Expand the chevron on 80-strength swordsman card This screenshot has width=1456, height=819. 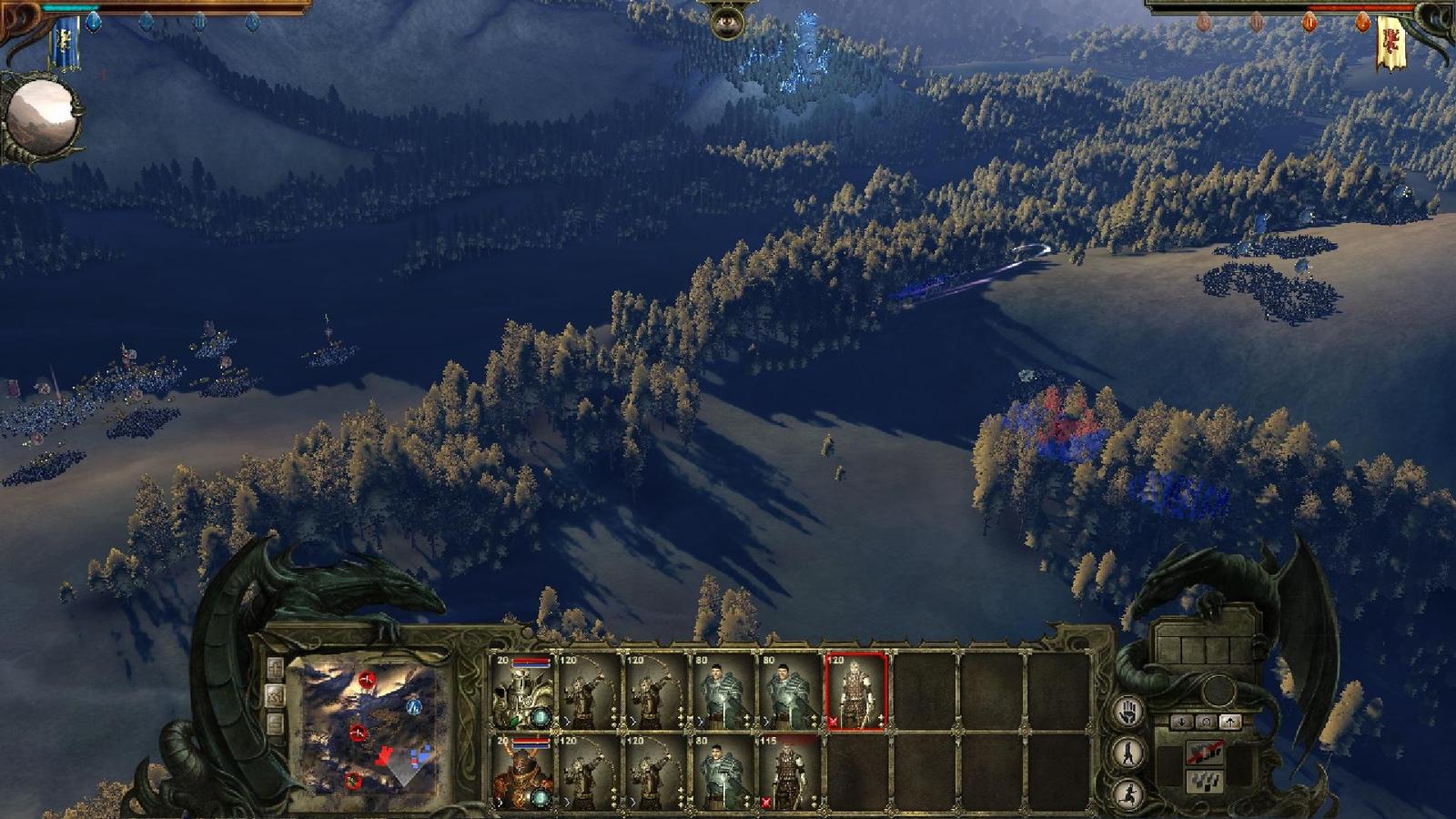point(700,720)
